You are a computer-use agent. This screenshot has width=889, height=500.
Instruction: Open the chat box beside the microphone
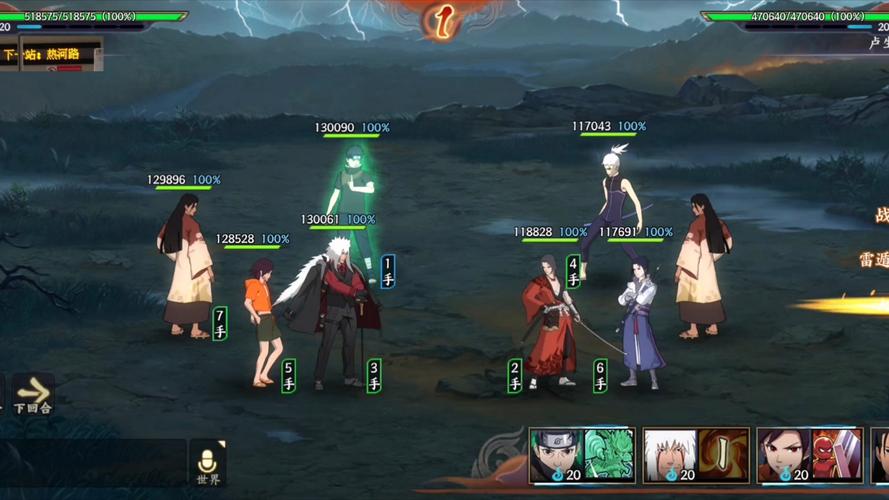(x=93, y=464)
